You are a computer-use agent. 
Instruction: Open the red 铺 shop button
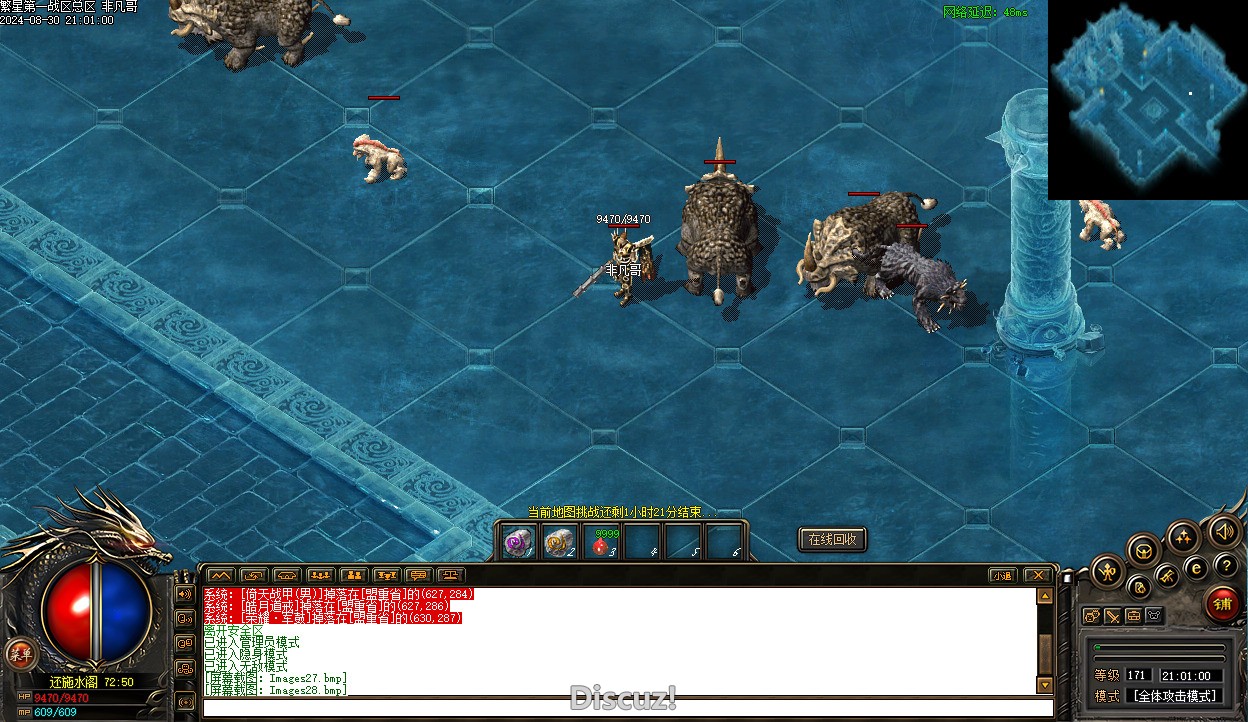point(1221,603)
